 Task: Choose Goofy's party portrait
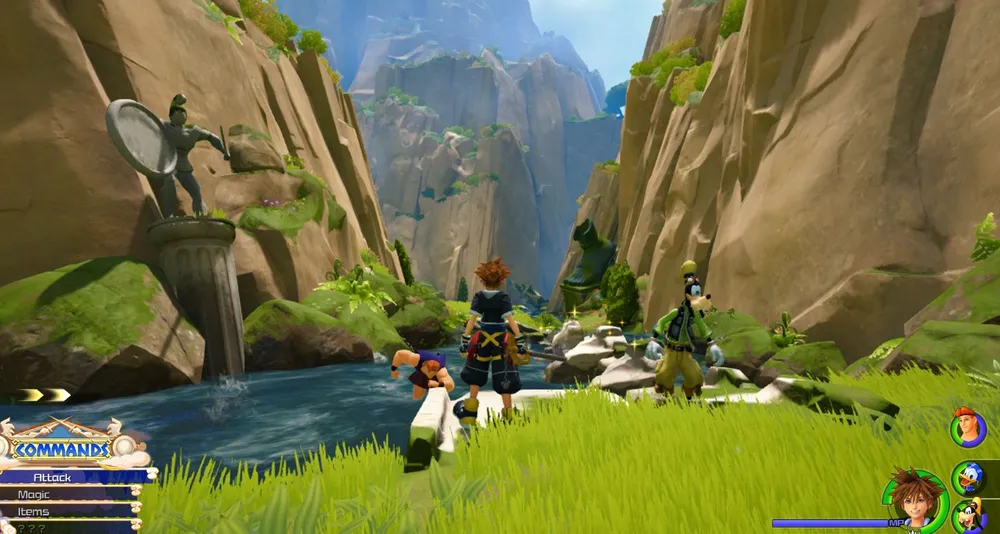click(968, 516)
